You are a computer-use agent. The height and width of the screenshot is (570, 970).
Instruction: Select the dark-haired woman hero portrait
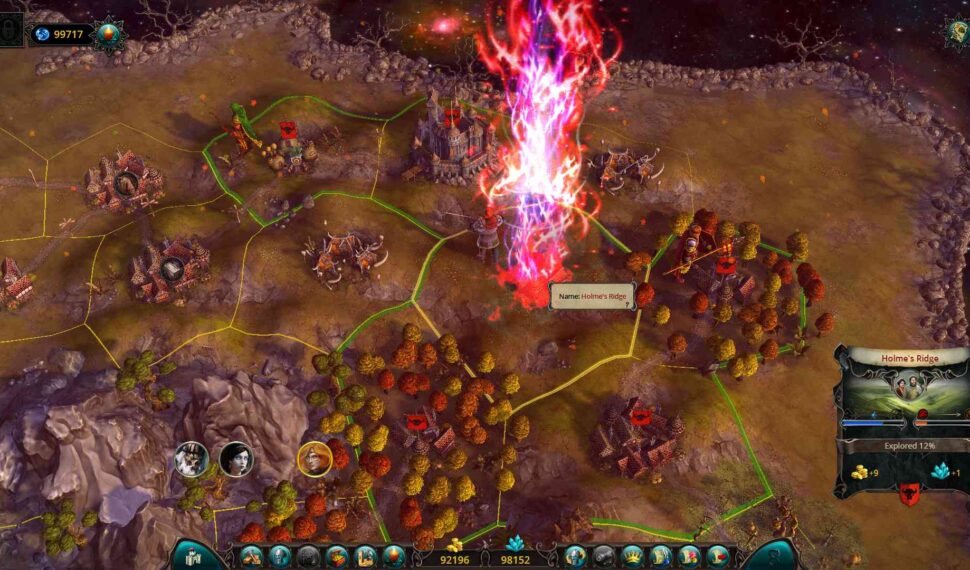point(236,459)
